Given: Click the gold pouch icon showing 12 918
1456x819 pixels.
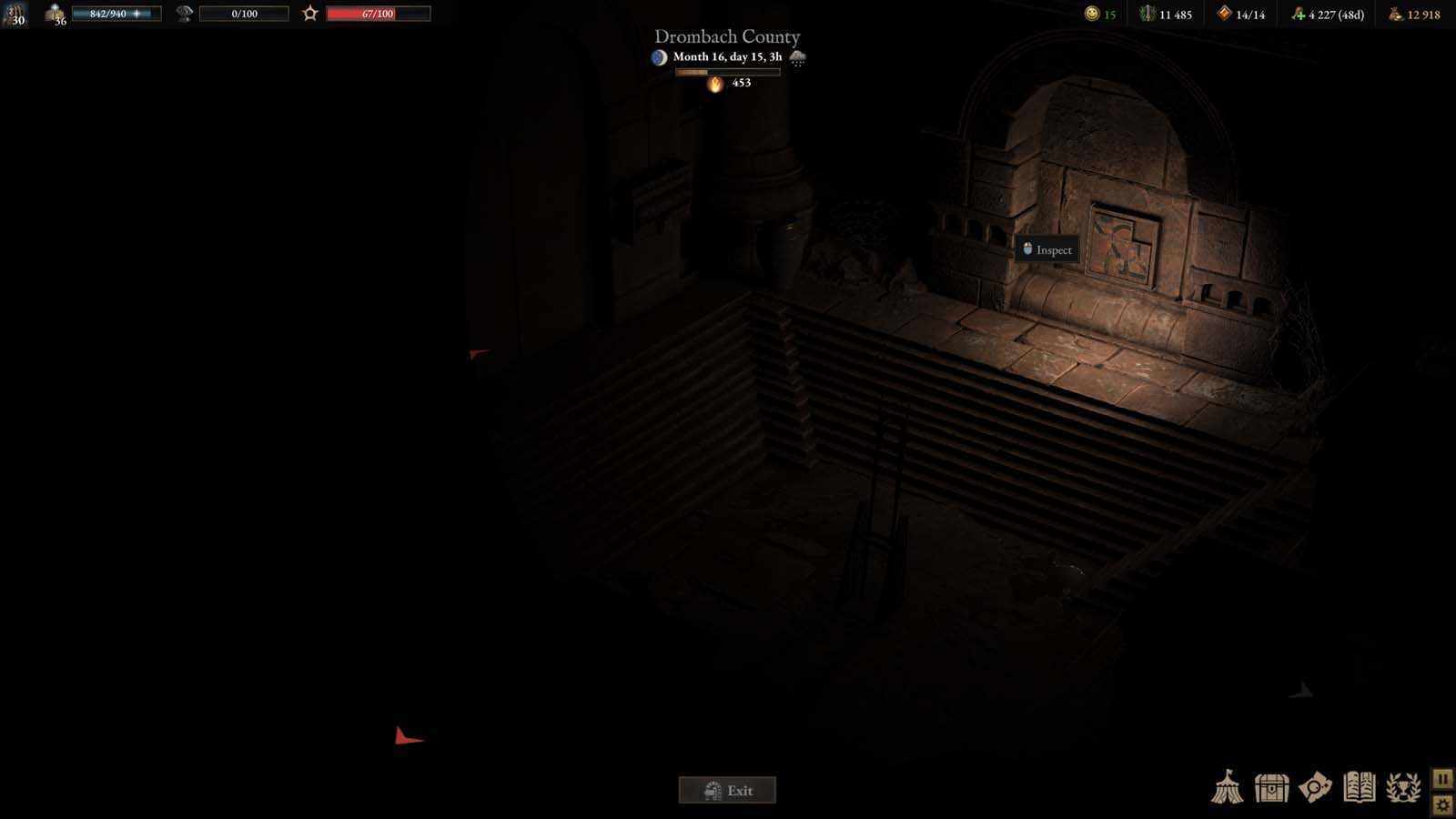Looking at the screenshot, I should point(1397,15).
